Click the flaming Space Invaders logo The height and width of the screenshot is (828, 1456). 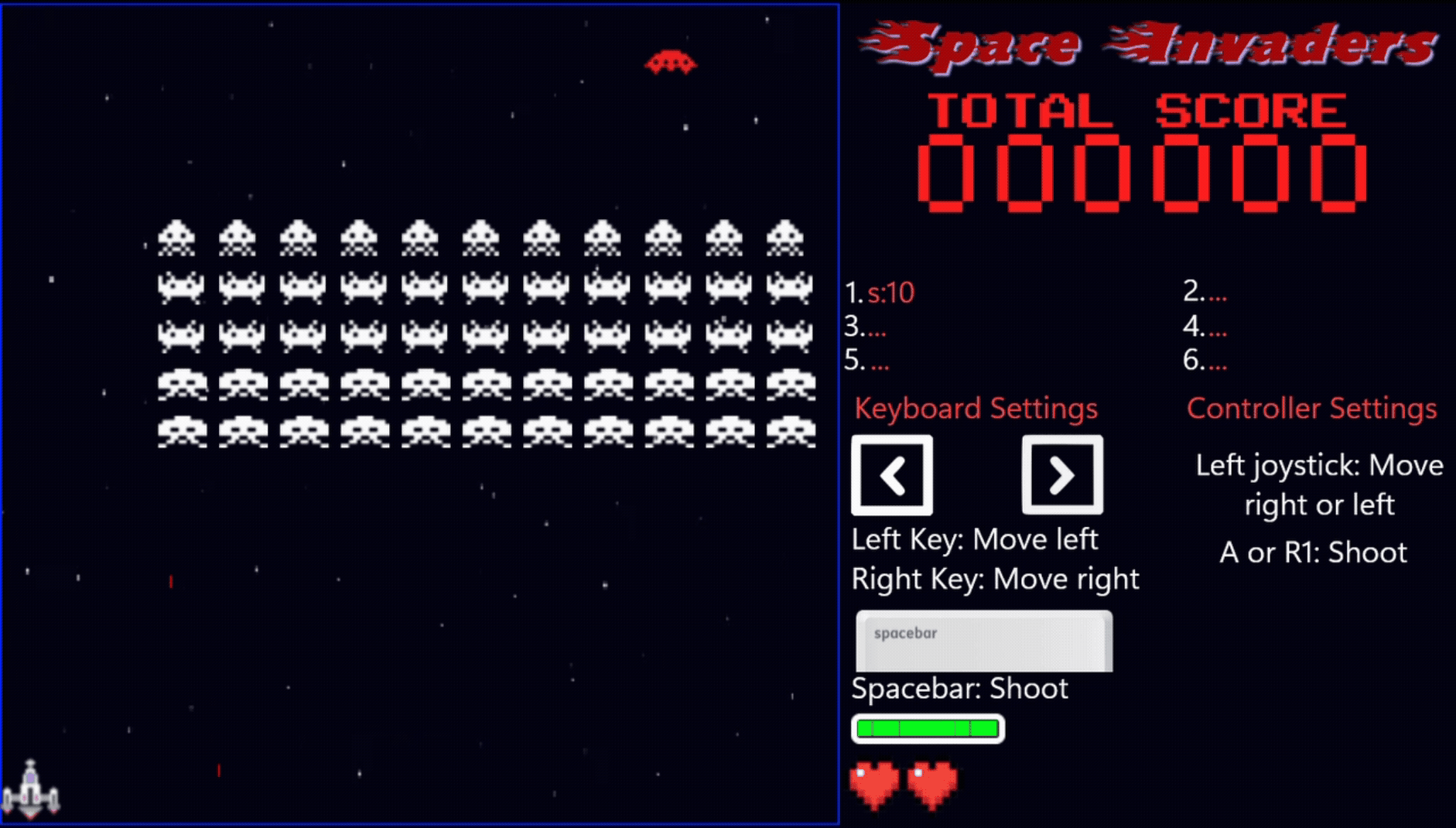point(1153,43)
